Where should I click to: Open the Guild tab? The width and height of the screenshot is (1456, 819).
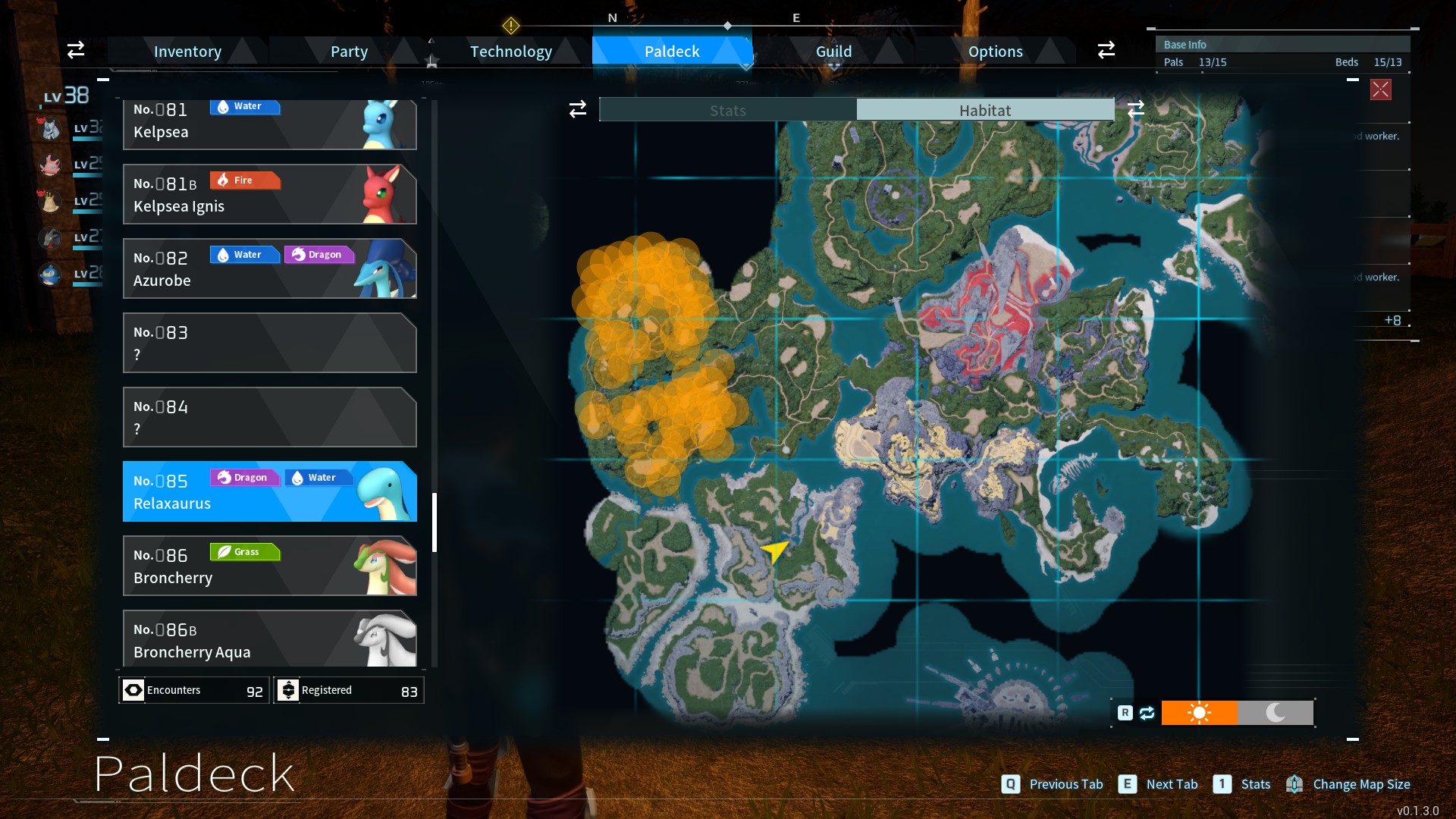point(833,52)
